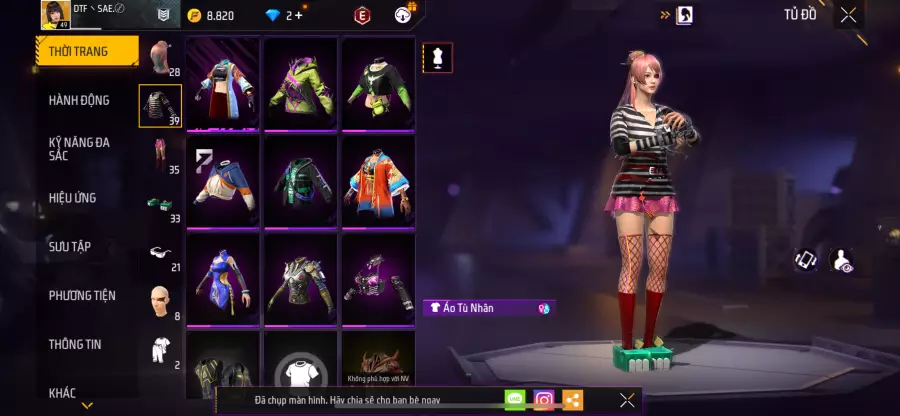Select the green hooded jacket item
Screen dimensions: 900x416
coord(301,82)
